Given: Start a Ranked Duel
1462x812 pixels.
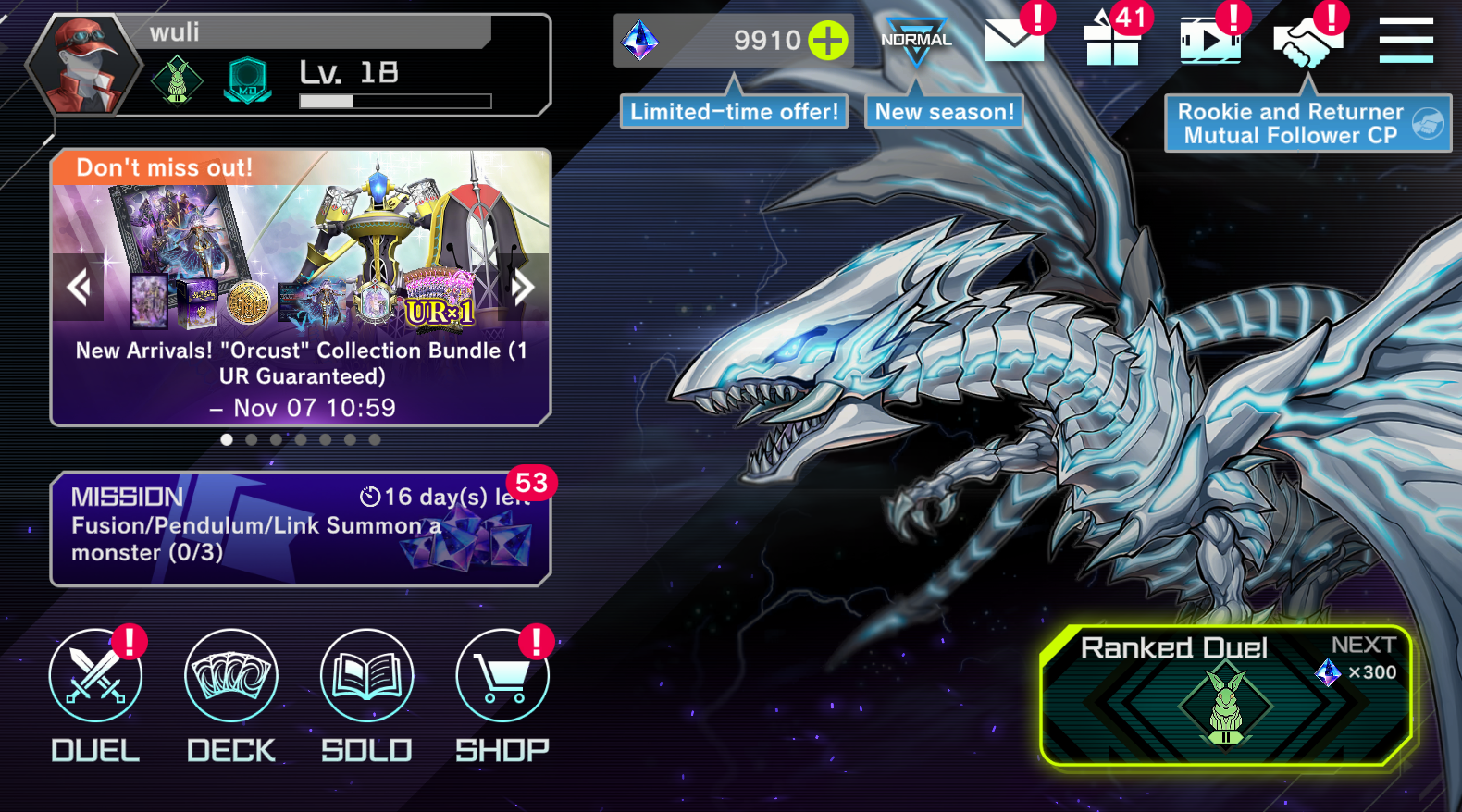Looking at the screenshot, I should tap(1225, 696).
